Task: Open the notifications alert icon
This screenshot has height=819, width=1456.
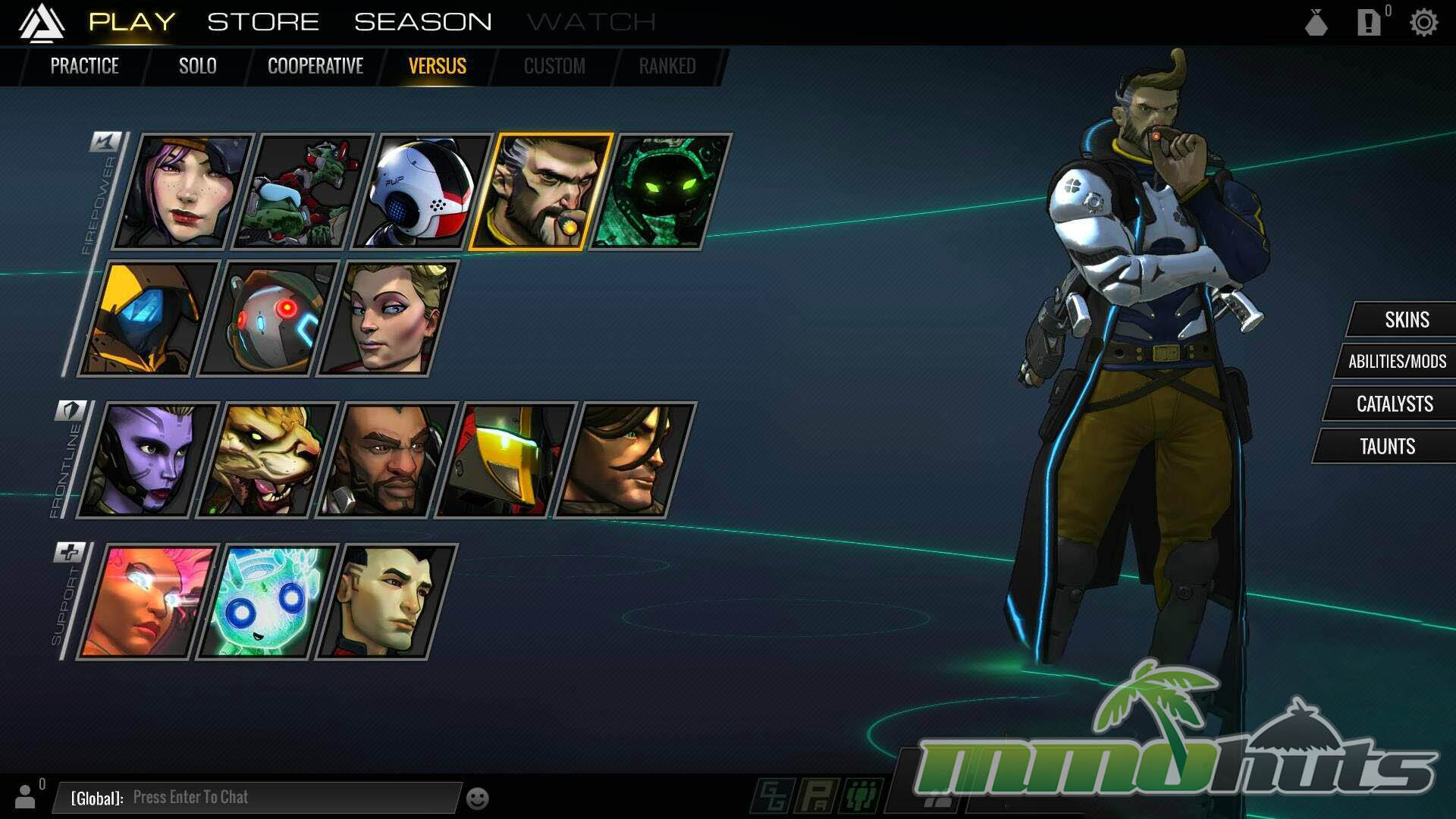Action: (1368, 23)
